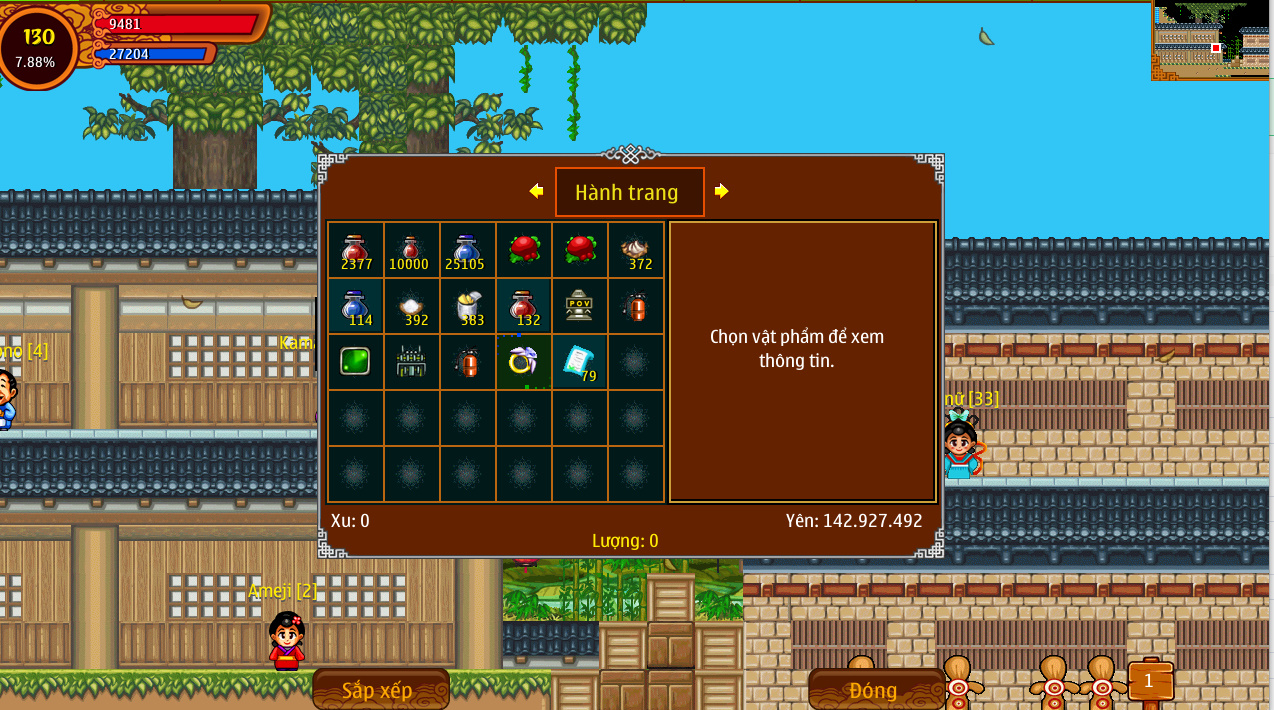This screenshot has width=1274, height=710.
Task: Switch to the next panel with right arrow
Action: [x=721, y=191]
